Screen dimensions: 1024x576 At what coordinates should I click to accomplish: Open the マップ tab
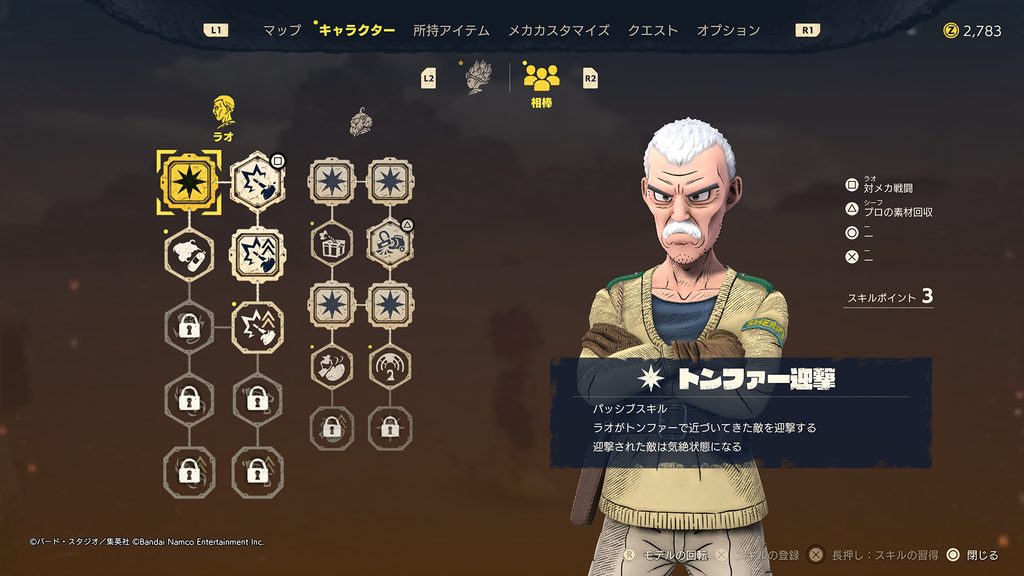[281, 30]
